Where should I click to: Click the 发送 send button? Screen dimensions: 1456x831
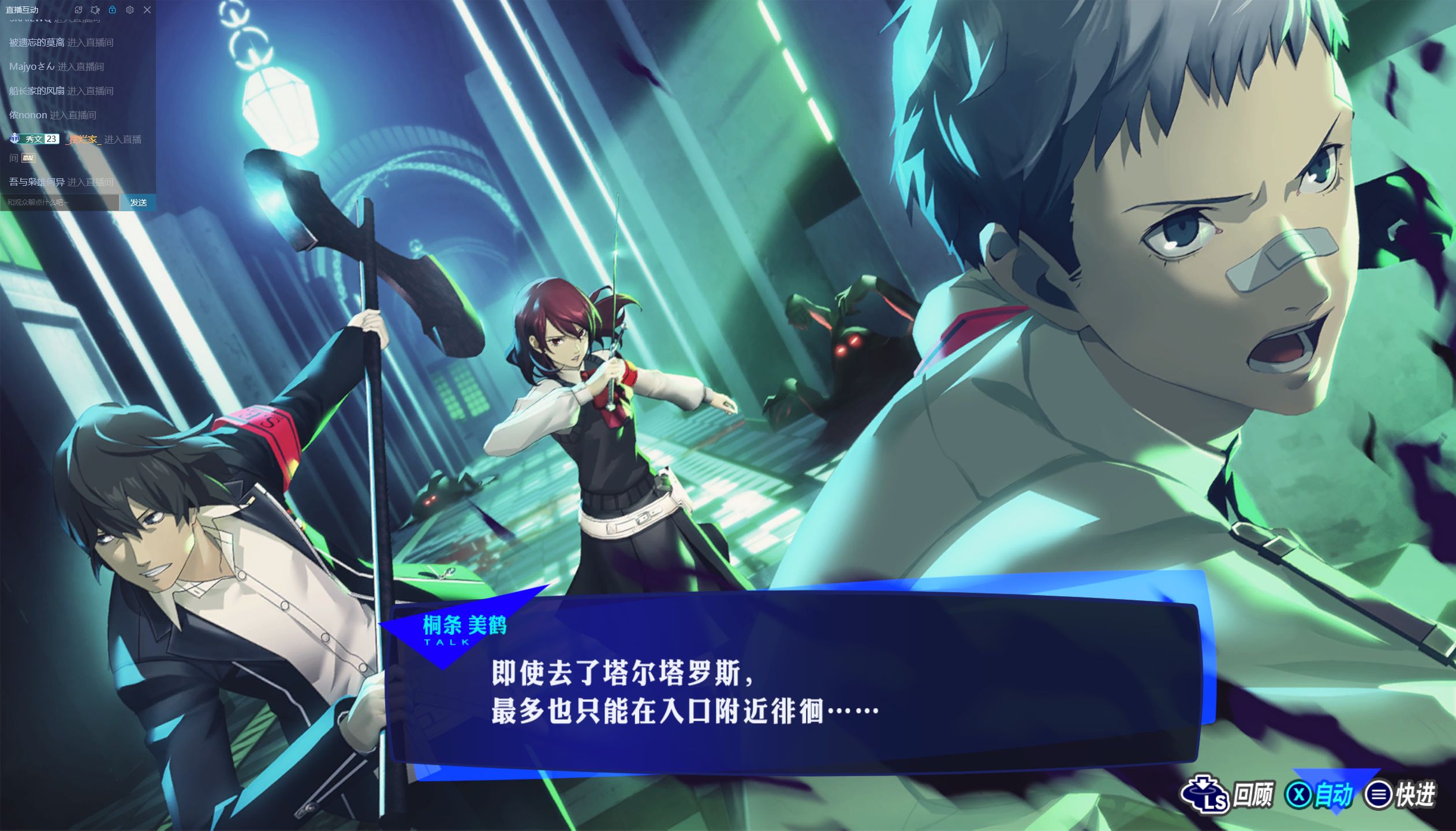pos(138,203)
